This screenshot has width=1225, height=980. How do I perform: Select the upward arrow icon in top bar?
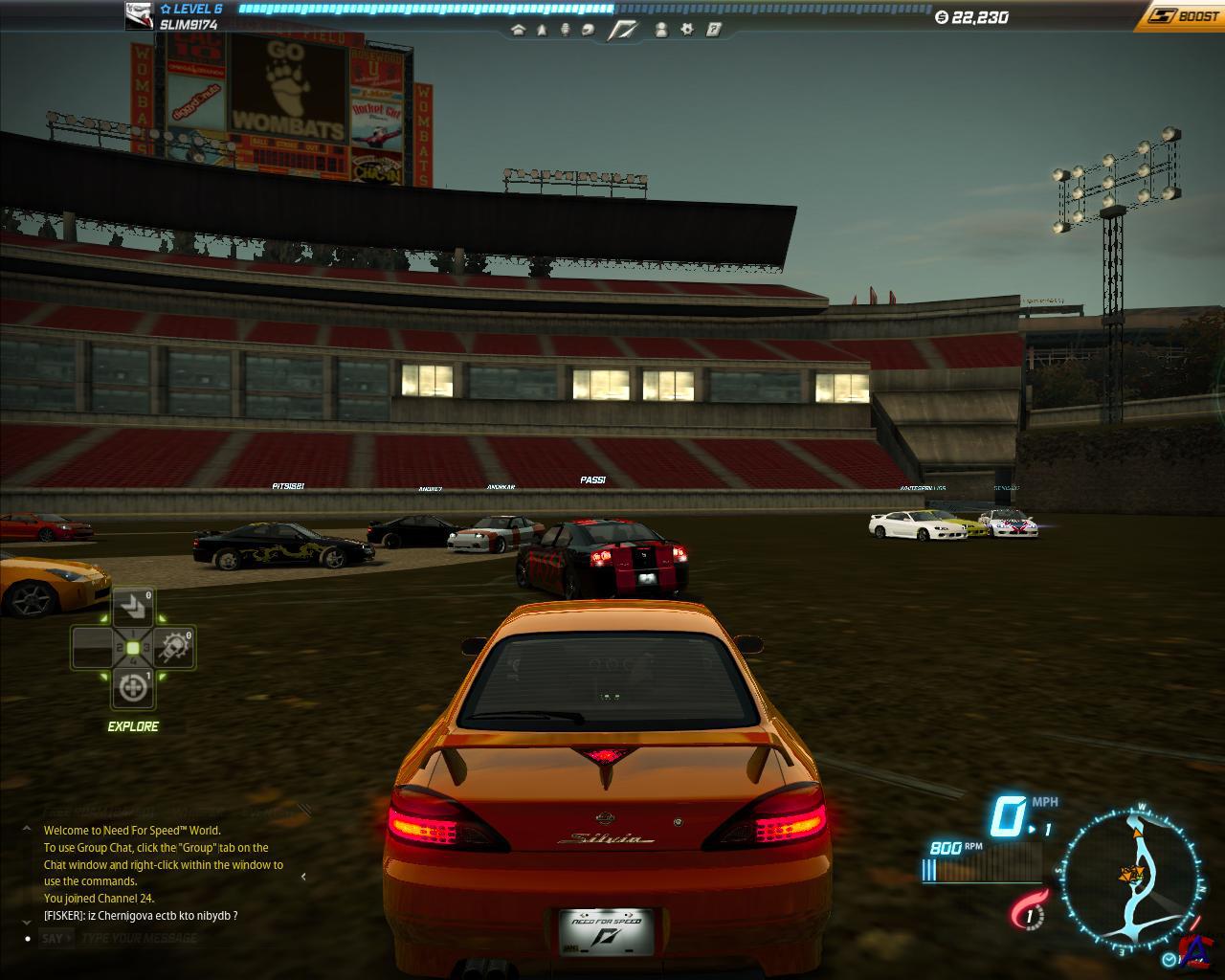click(x=542, y=30)
